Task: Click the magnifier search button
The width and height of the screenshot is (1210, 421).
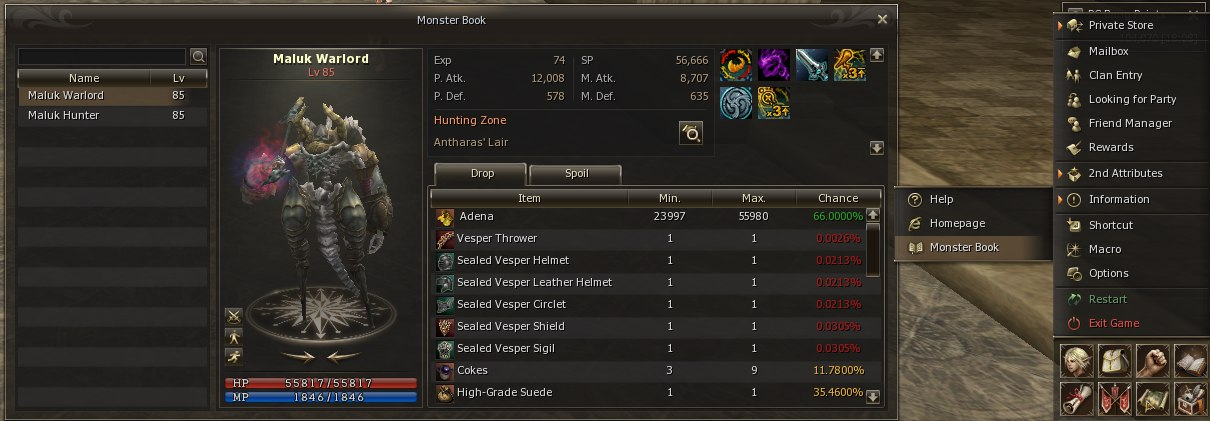Action: coord(198,56)
